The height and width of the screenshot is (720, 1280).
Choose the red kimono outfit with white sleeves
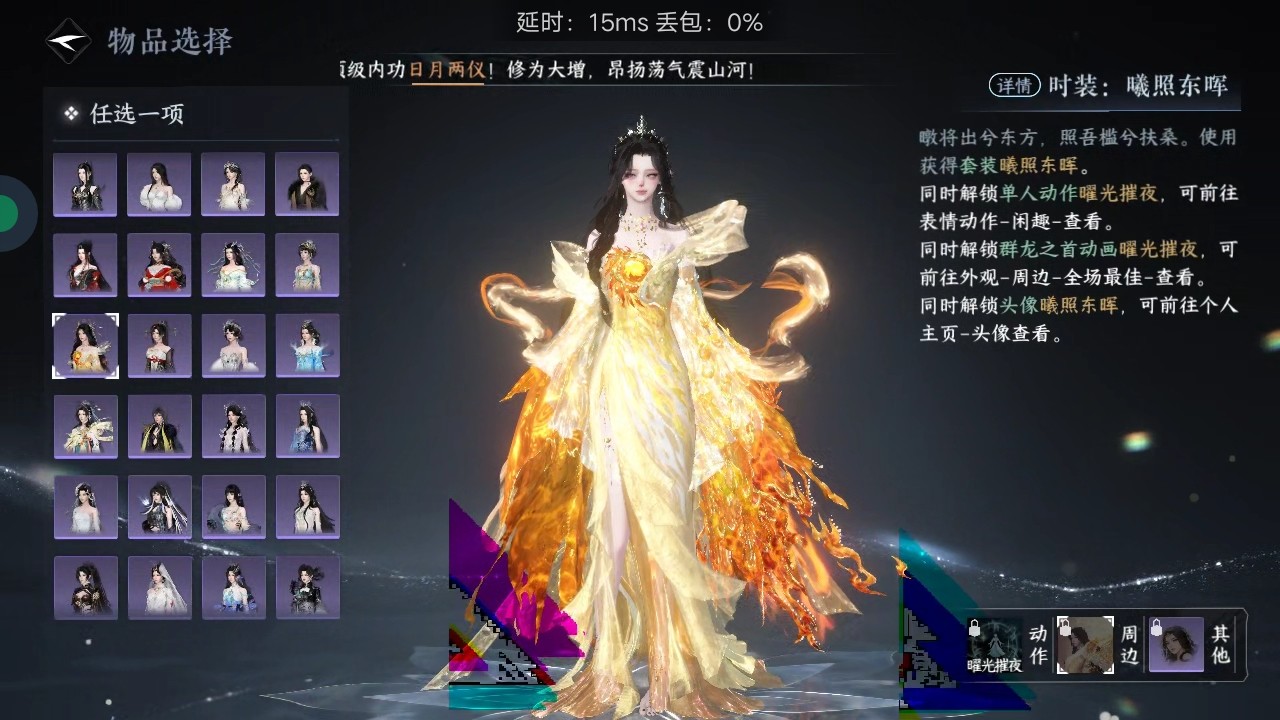[159, 265]
